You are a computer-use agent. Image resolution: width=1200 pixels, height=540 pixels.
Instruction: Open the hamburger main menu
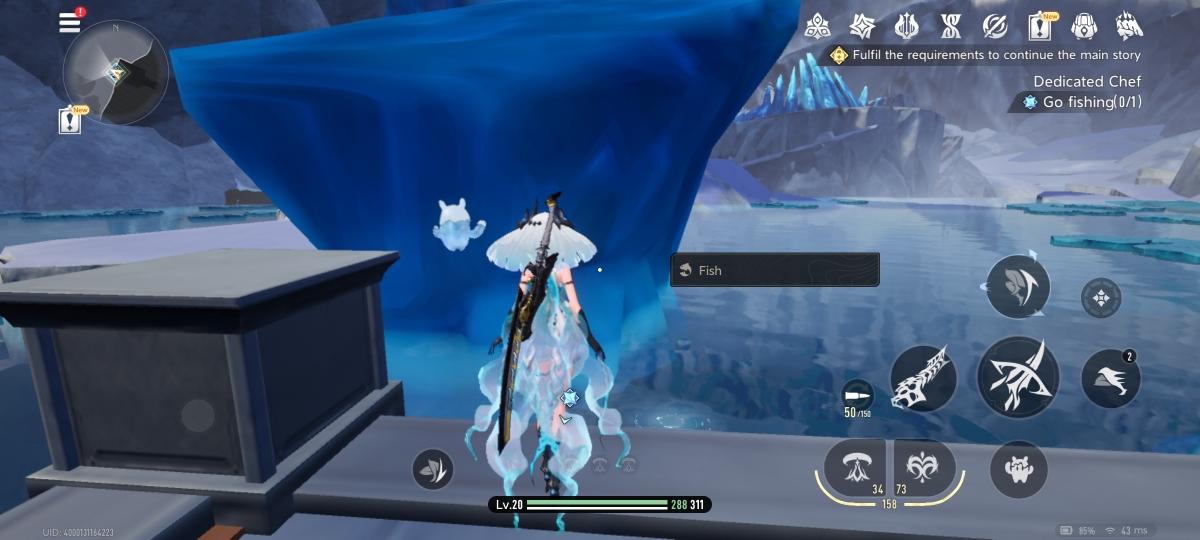[70, 23]
